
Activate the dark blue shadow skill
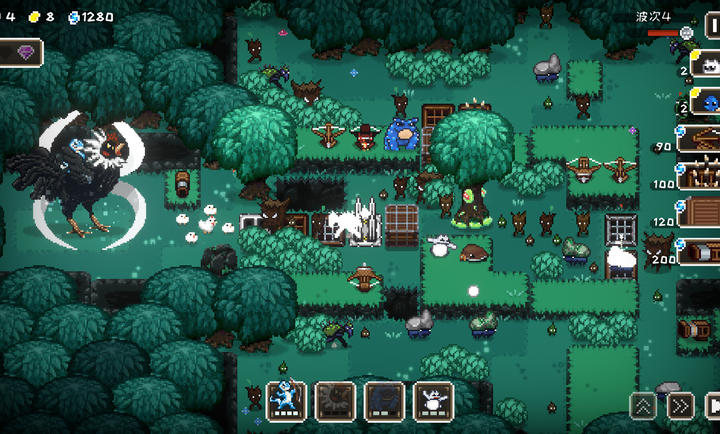click(384, 400)
